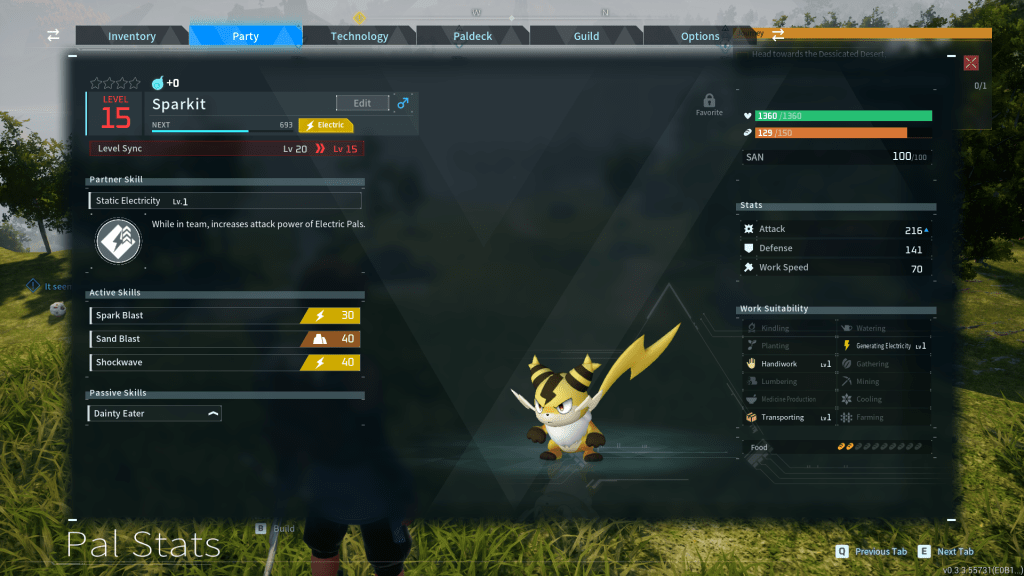This screenshot has height=576, width=1024.
Task: Go to the Guild tab
Action: [586, 36]
